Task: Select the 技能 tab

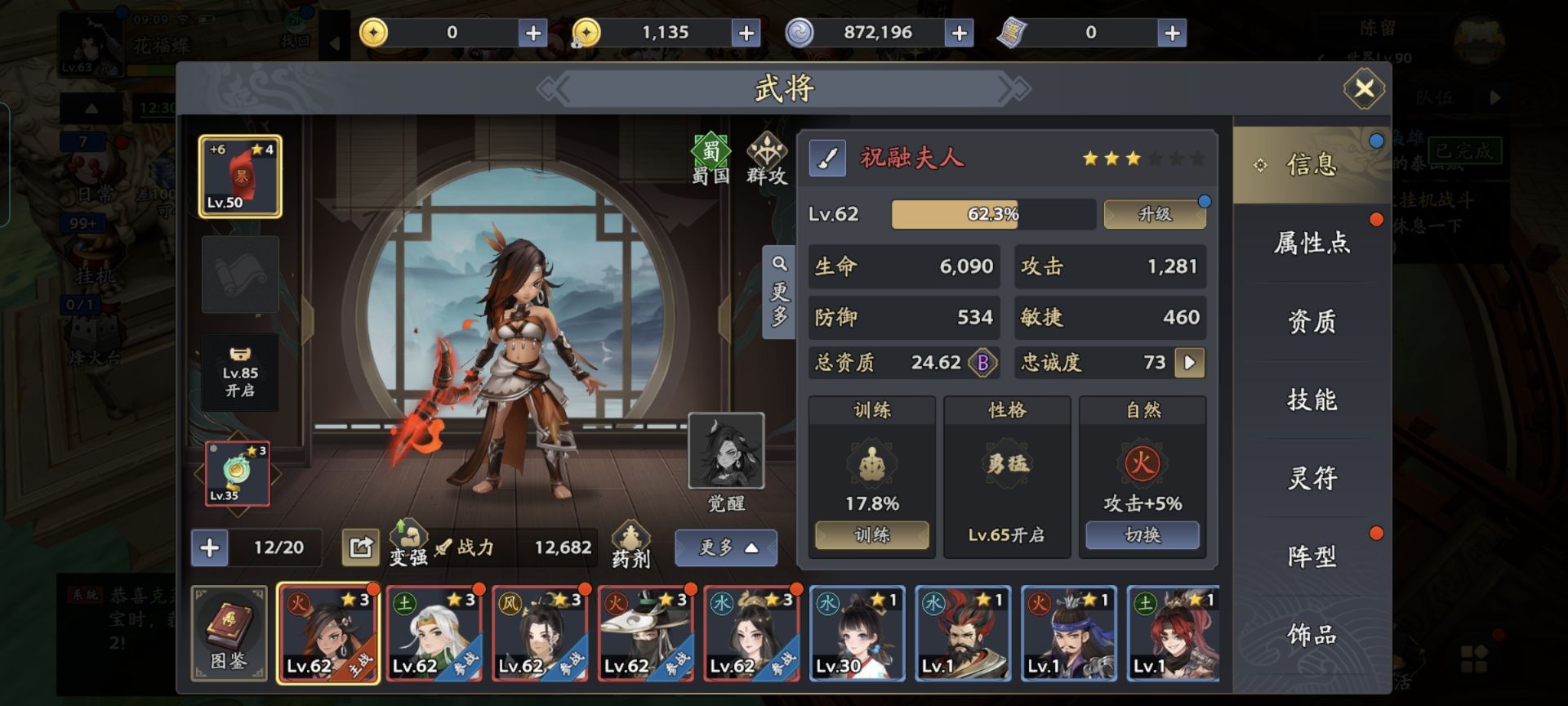Action: (1312, 400)
